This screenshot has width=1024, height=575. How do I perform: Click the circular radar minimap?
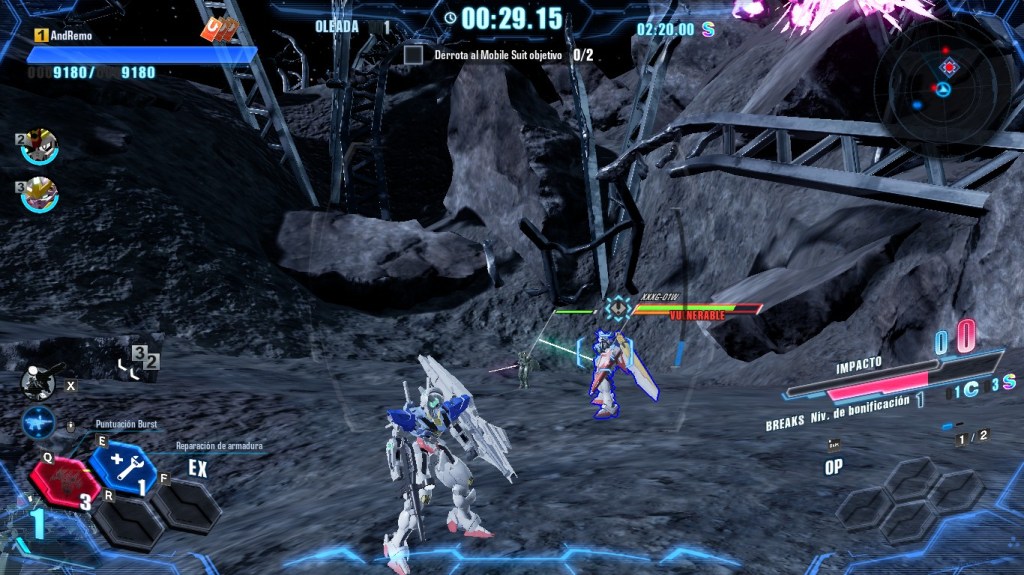[x=942, y=87]
